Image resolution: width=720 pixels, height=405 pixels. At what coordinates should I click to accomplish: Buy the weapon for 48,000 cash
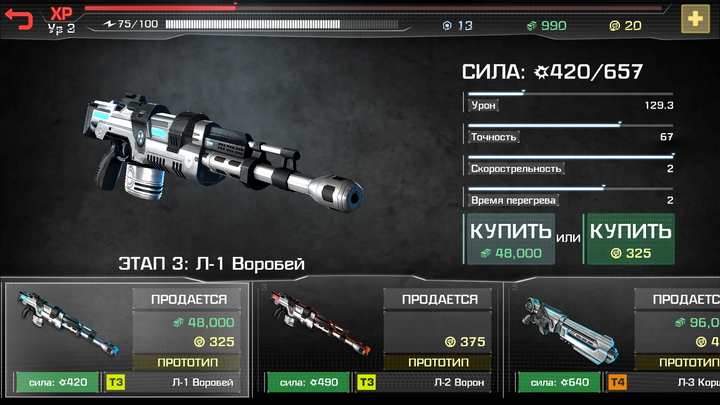(x=510, y=240)
